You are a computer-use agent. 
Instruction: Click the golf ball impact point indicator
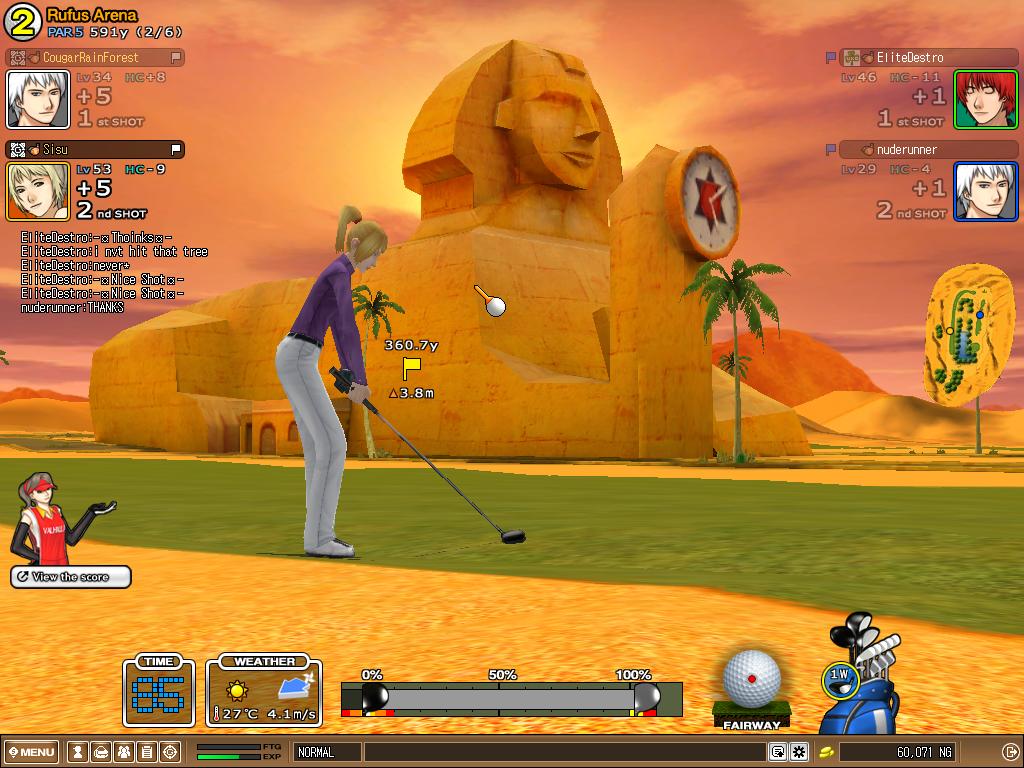click(x=752, y=678)
